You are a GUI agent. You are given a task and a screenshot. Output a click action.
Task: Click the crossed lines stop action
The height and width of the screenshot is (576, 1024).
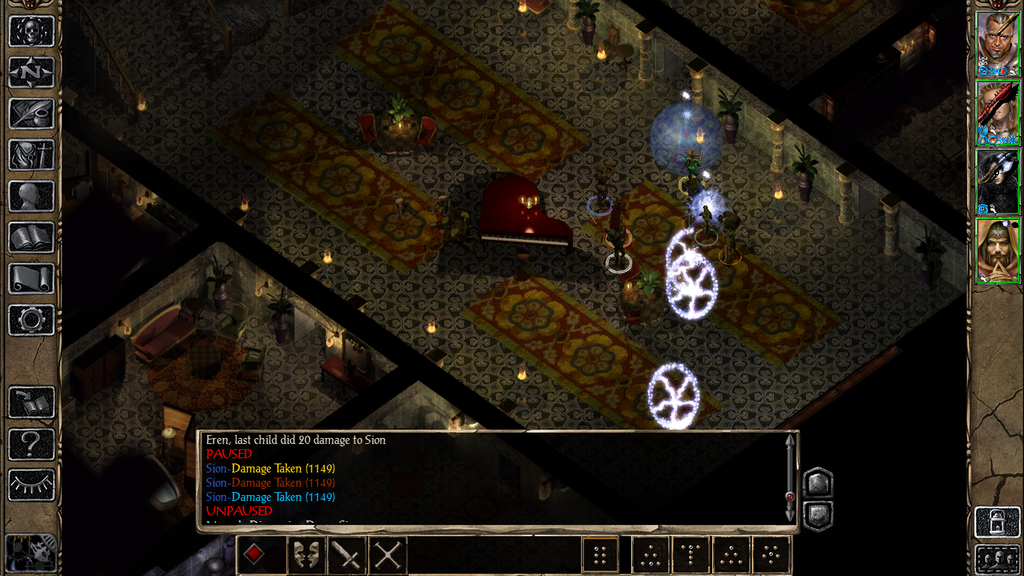(388, 555)
